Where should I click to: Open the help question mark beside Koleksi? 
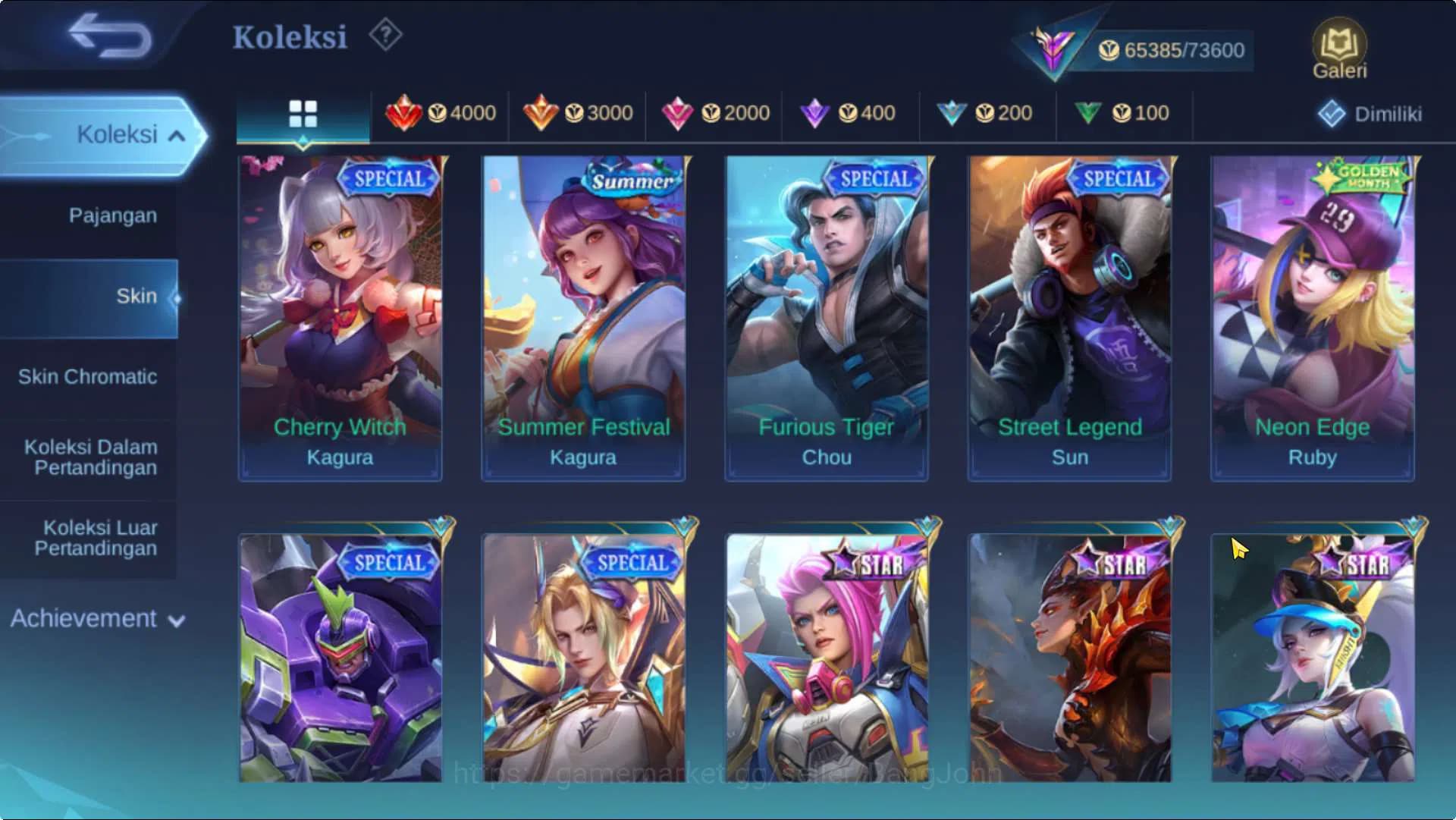[x=385, y=34]
